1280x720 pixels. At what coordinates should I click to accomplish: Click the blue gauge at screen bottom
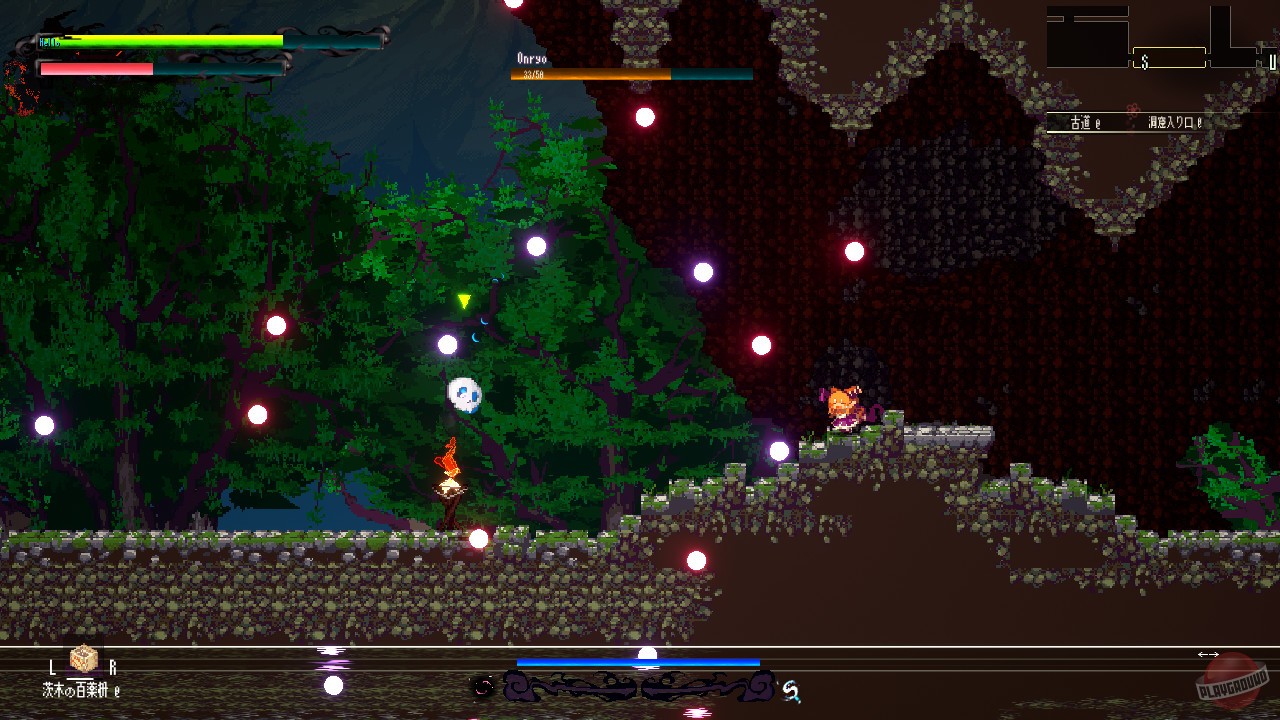tap(637, 661)
